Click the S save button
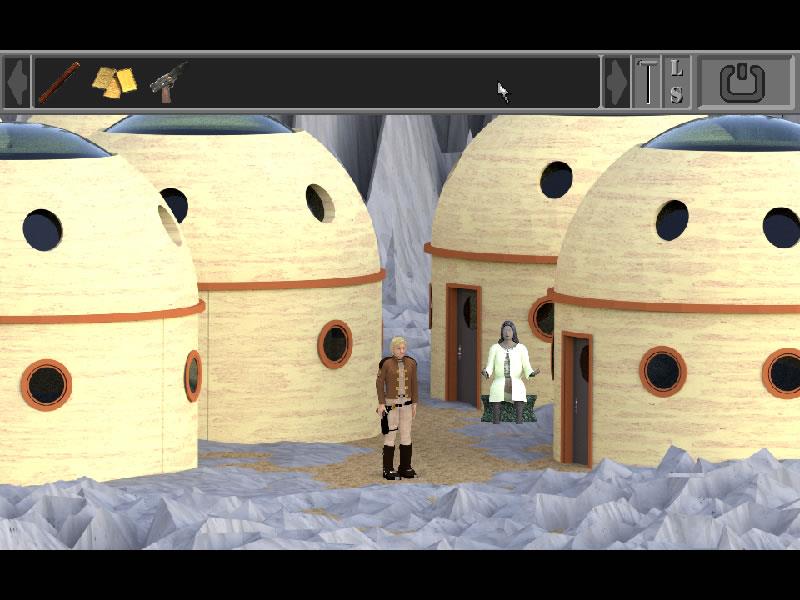Image resolution: width=800 pixels, height=600 pixels. pos(677,95)
